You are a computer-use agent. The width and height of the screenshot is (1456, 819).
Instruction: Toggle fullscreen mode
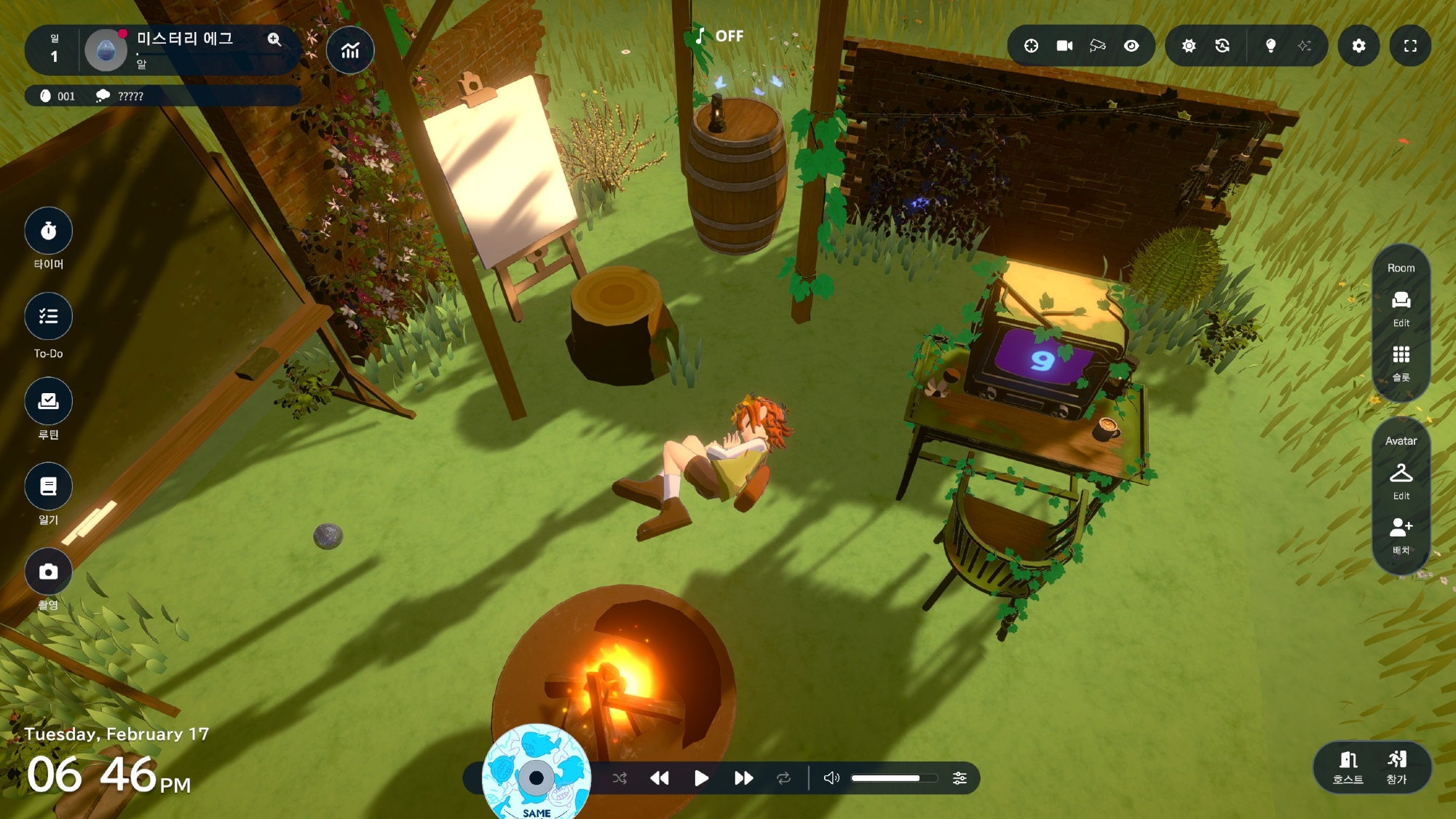[x=1410, y=46]
